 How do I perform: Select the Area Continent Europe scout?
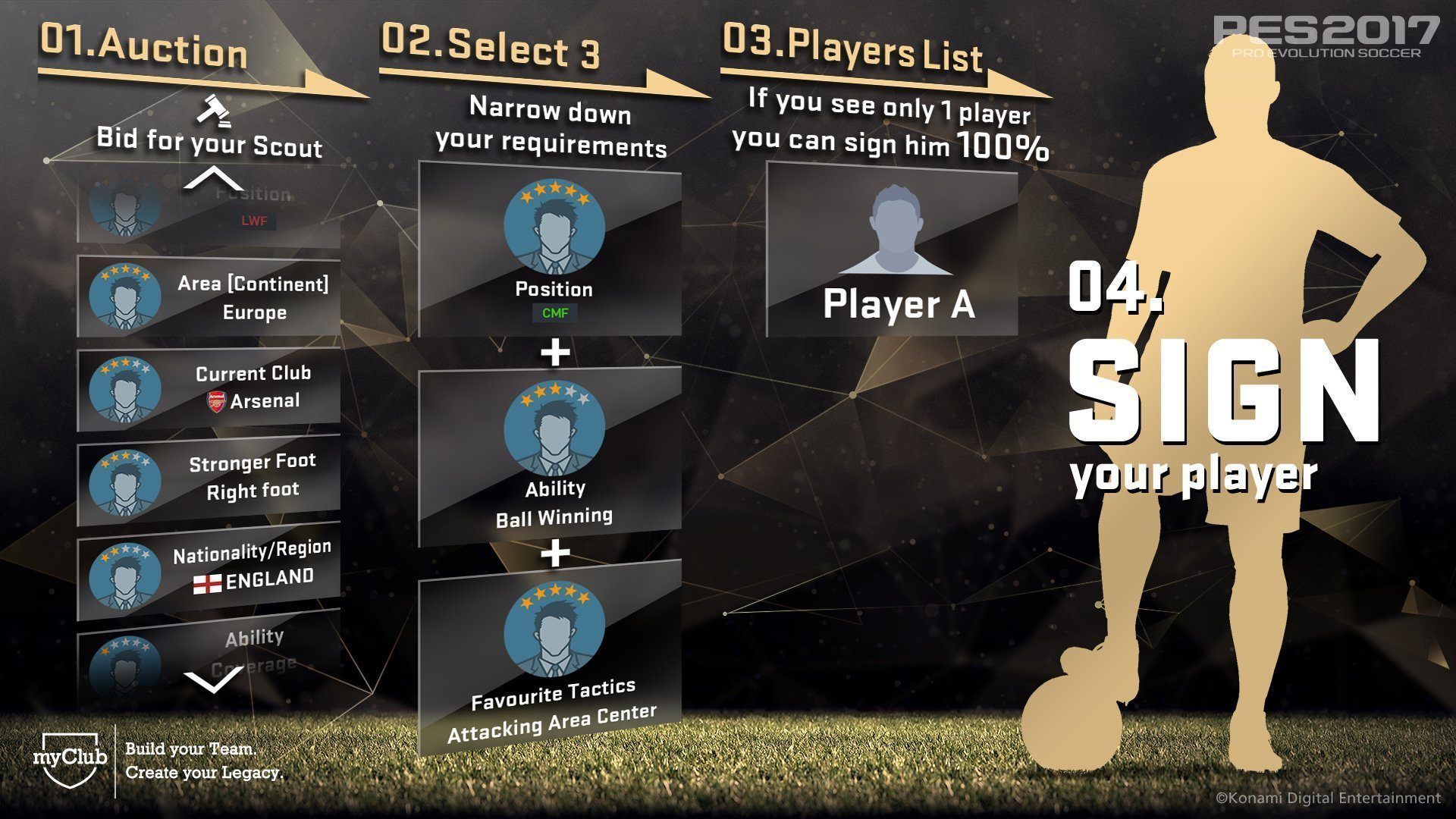[x=209, y=297]
